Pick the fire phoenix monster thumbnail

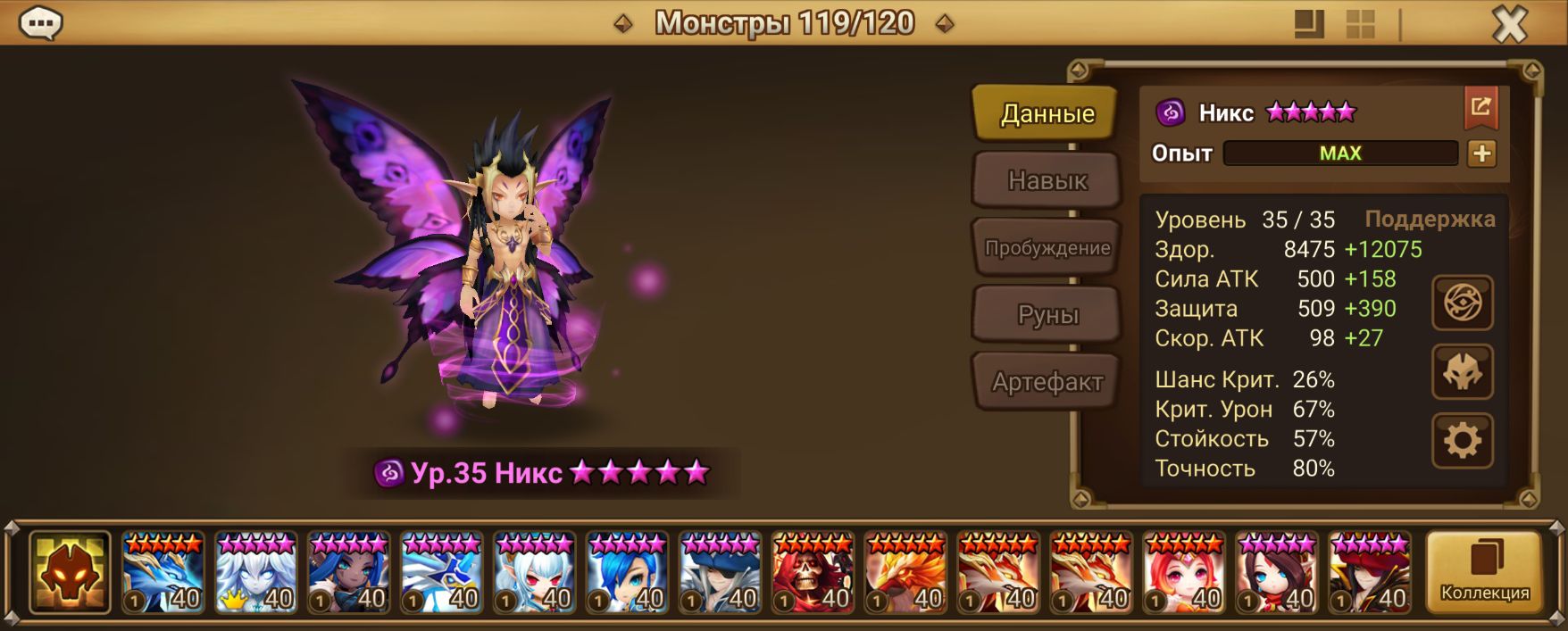906,573
